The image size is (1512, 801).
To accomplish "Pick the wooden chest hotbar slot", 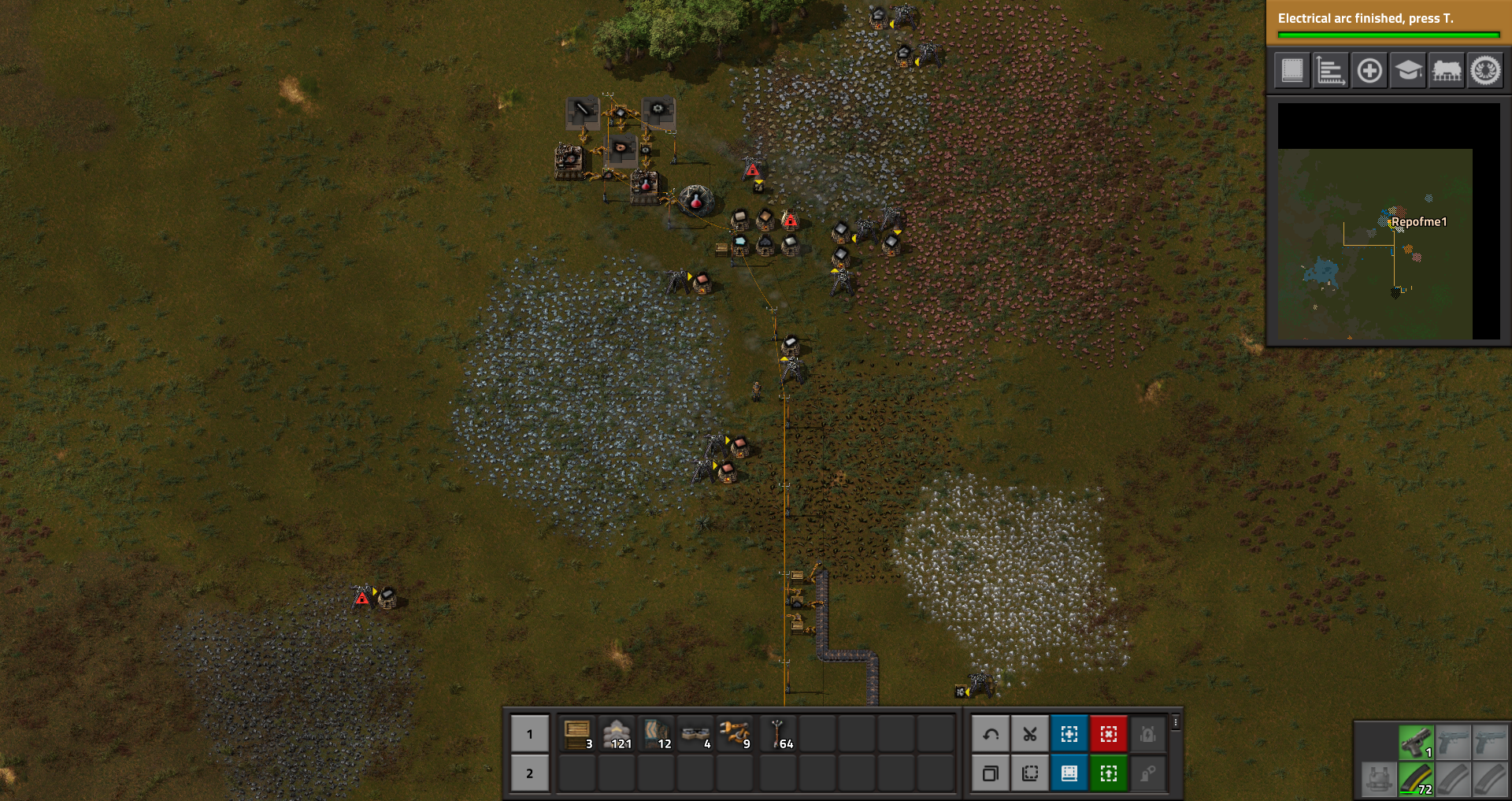I will pyautogui.click(x=577, y=734).
